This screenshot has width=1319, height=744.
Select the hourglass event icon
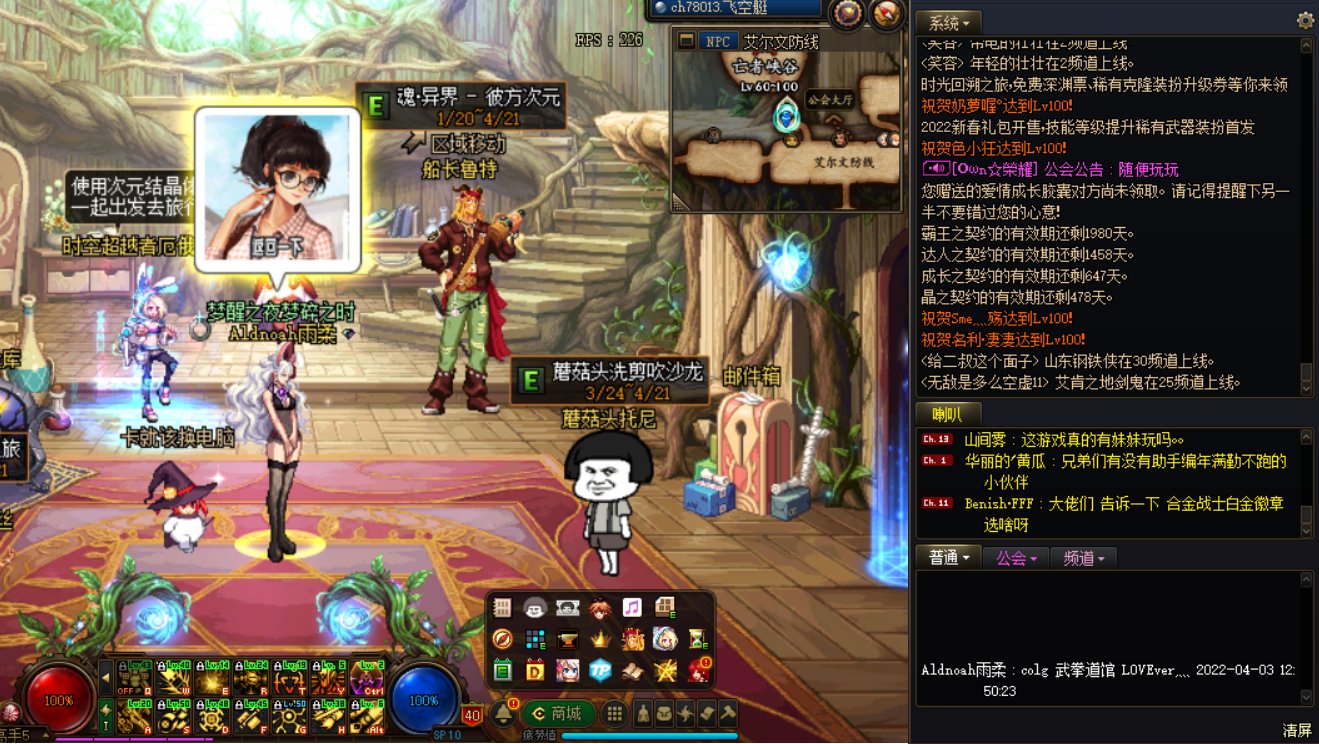(698, 639)
